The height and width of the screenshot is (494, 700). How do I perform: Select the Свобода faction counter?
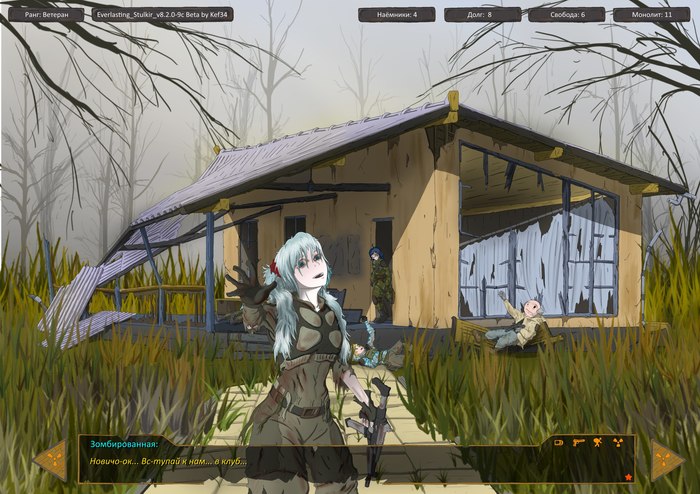[566, 15]
